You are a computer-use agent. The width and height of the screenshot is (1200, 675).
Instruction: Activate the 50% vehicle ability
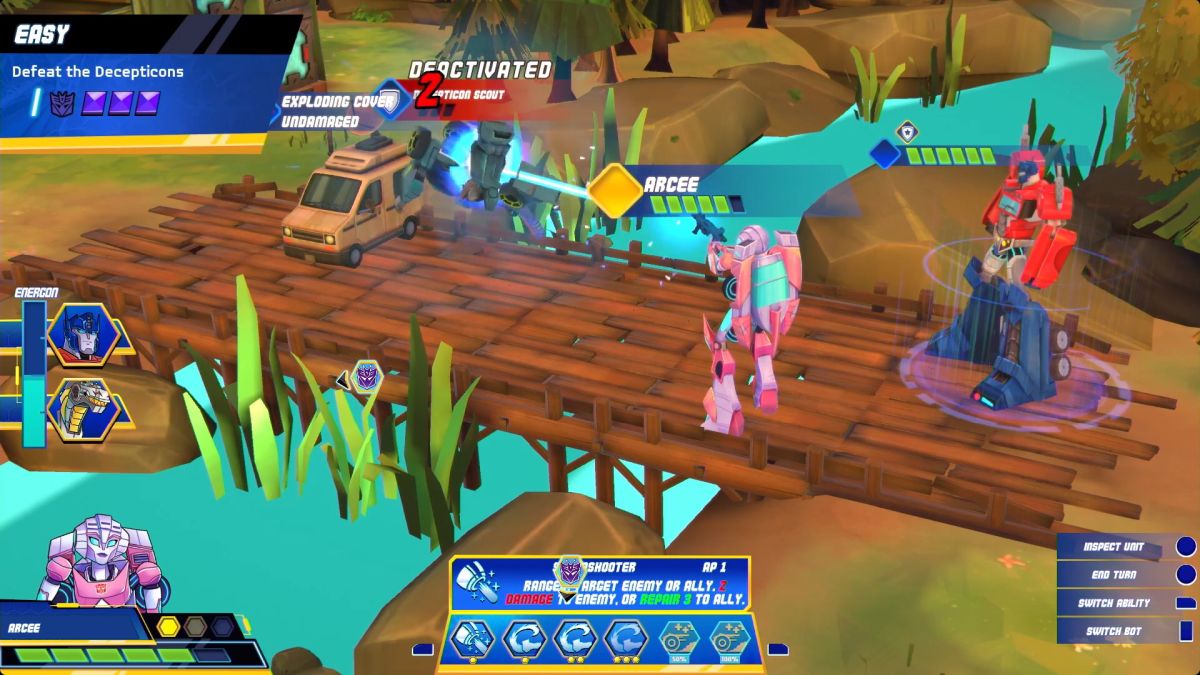tap(679, 639)
